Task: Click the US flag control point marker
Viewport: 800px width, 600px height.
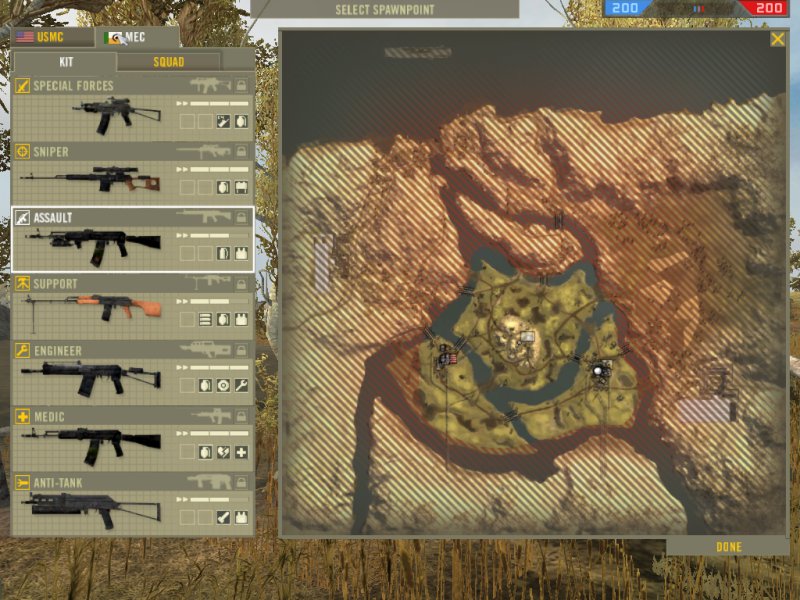Action: point(455,357)
